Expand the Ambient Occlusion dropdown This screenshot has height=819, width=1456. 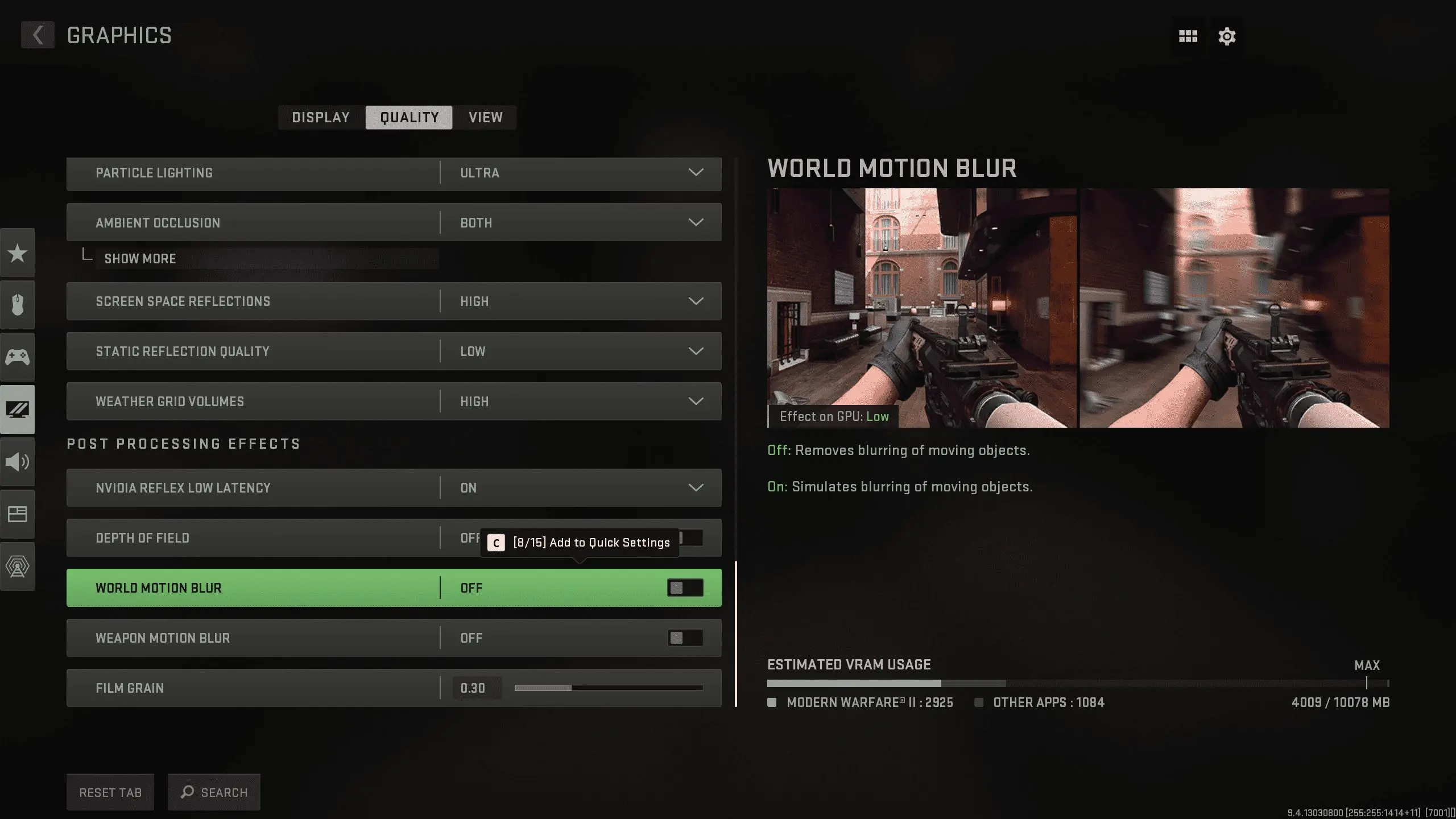pos(695,222)
